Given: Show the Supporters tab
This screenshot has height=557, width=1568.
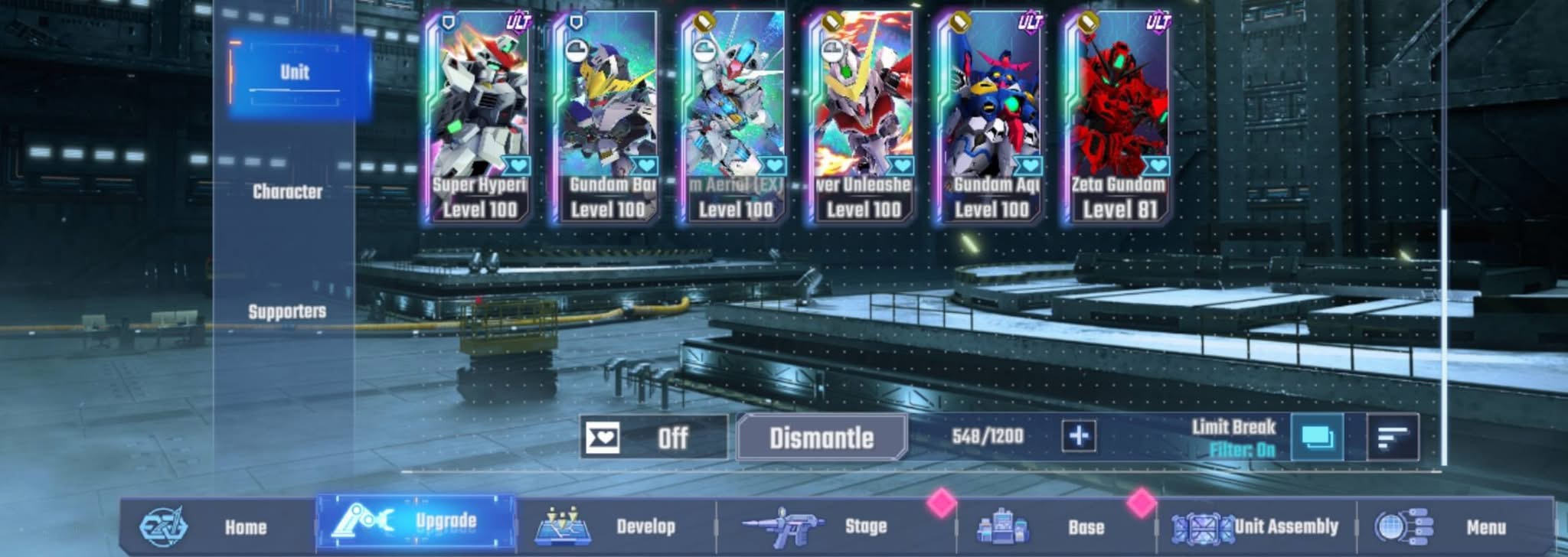Looking at the screenshot, I should [x=287, y=311].
